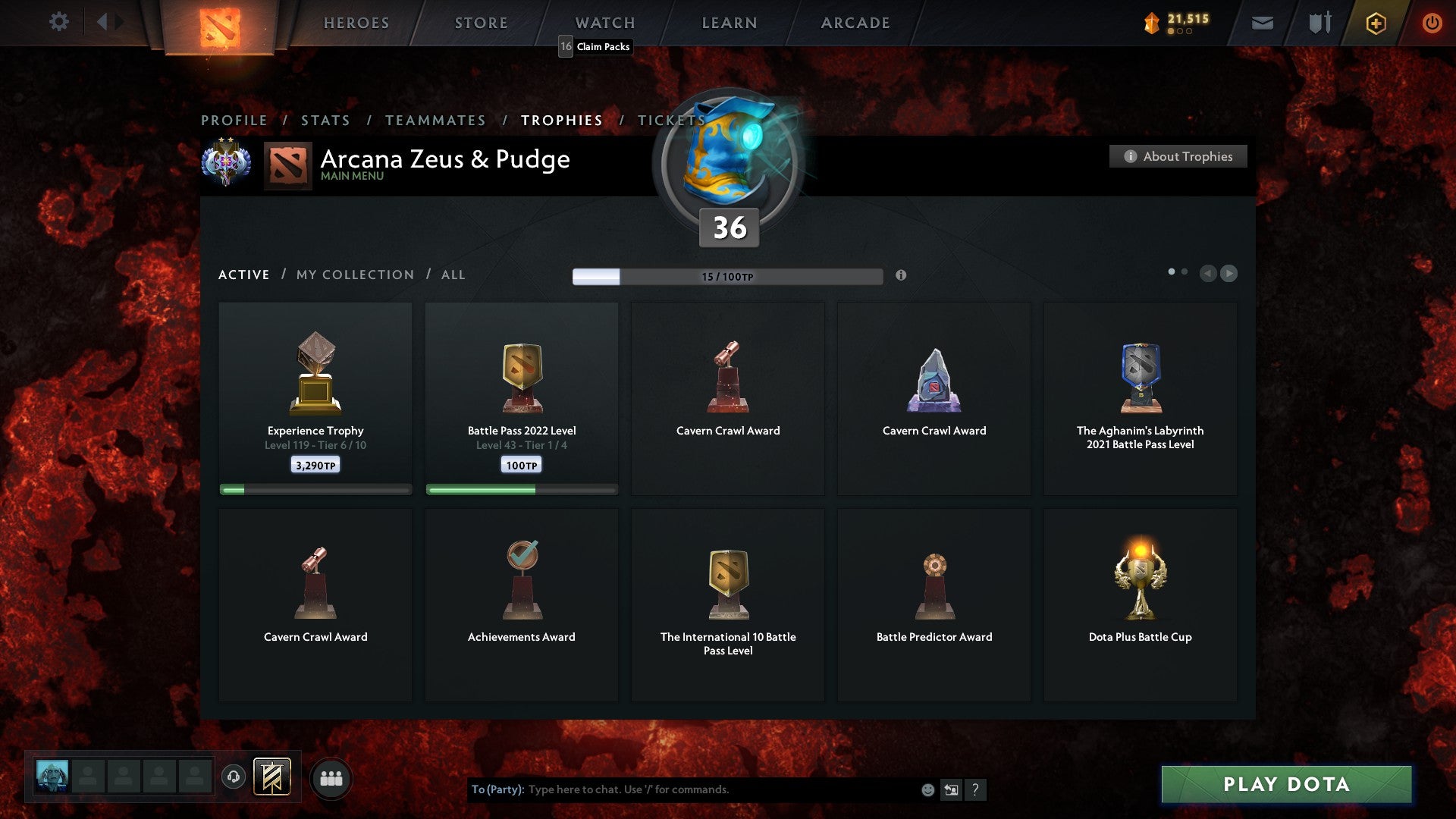Open the friends list icon near chat
The image size is (1456, 819).
coord(331,777)
